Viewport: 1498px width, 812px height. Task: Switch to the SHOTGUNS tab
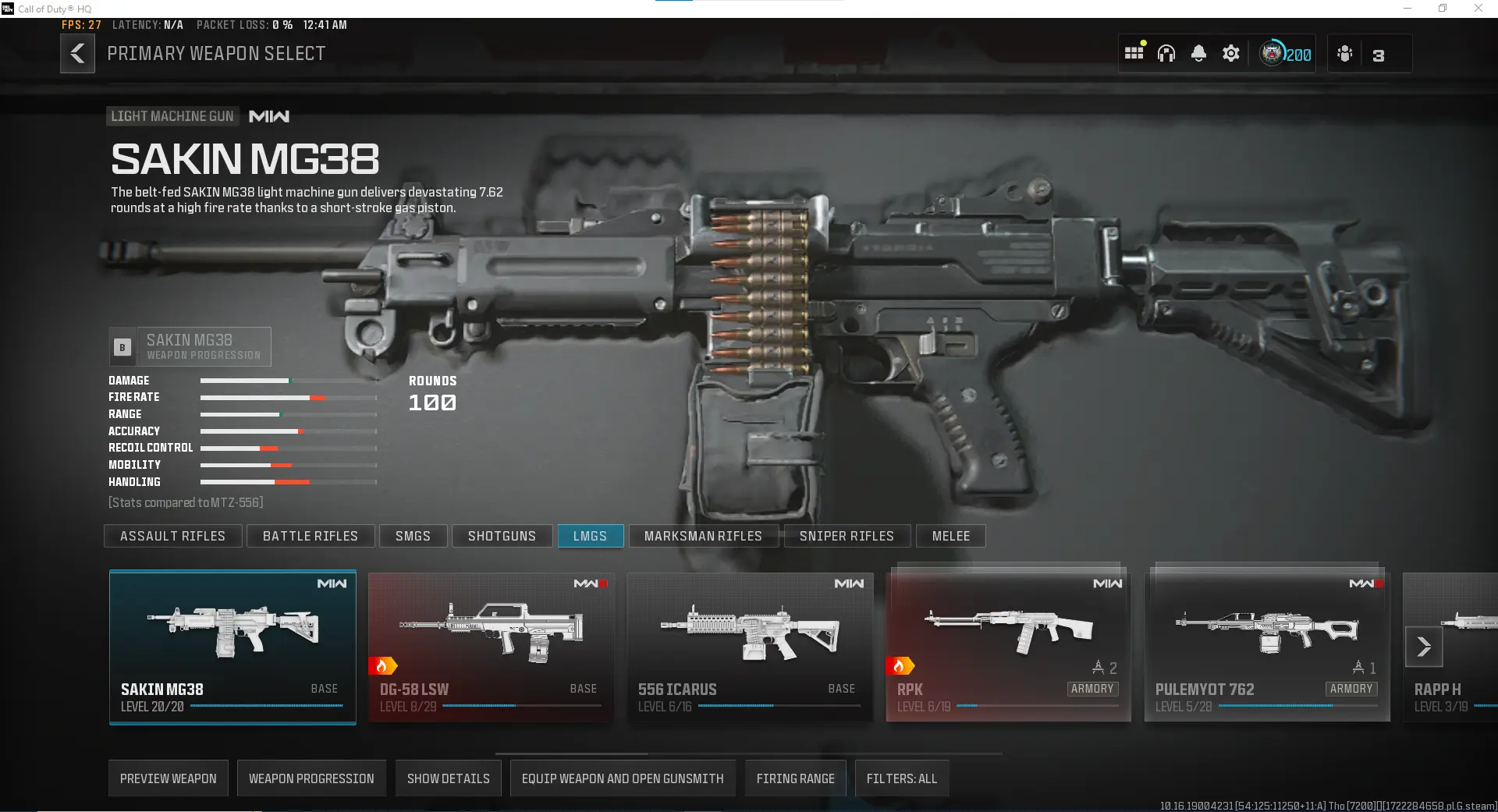point(502,536)
